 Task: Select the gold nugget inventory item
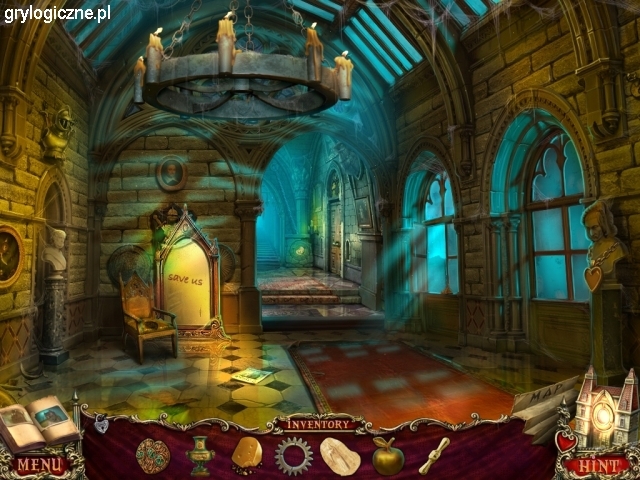point(247,454)
